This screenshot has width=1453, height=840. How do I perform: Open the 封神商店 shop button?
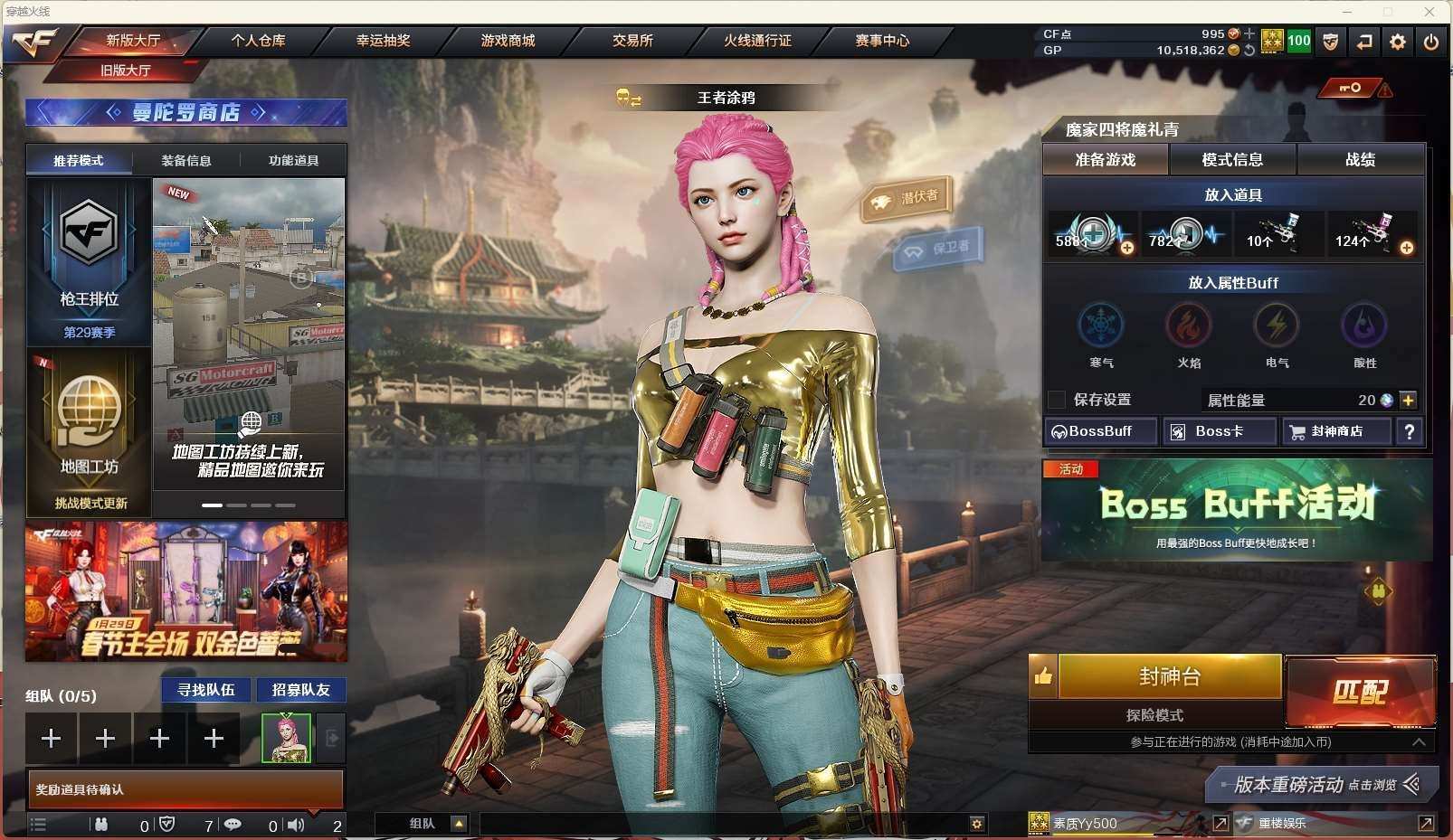(1336, 431)
